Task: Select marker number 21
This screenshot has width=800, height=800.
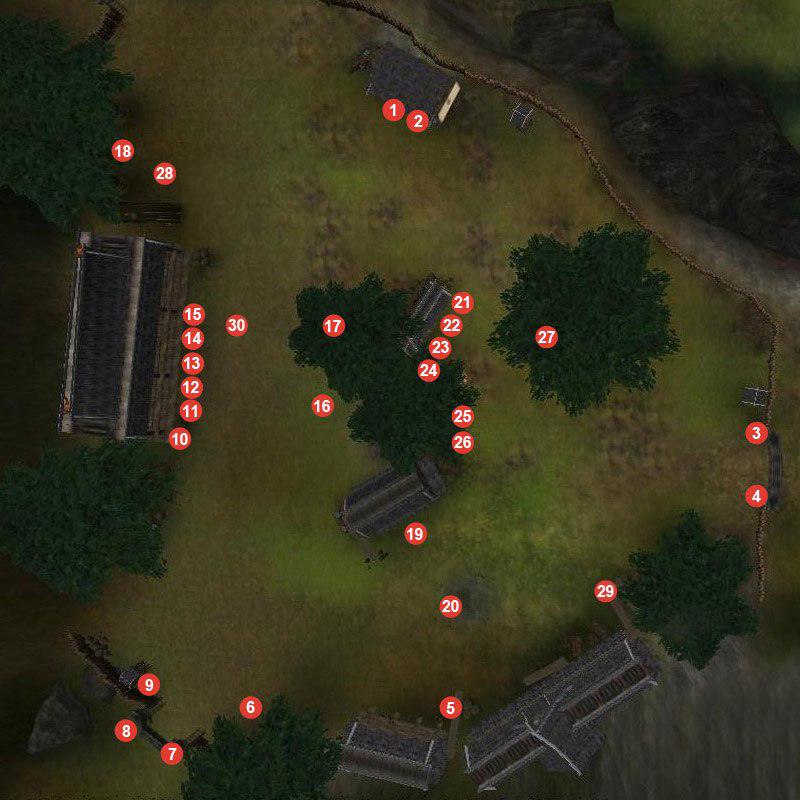Action: [x=461, y=302]
